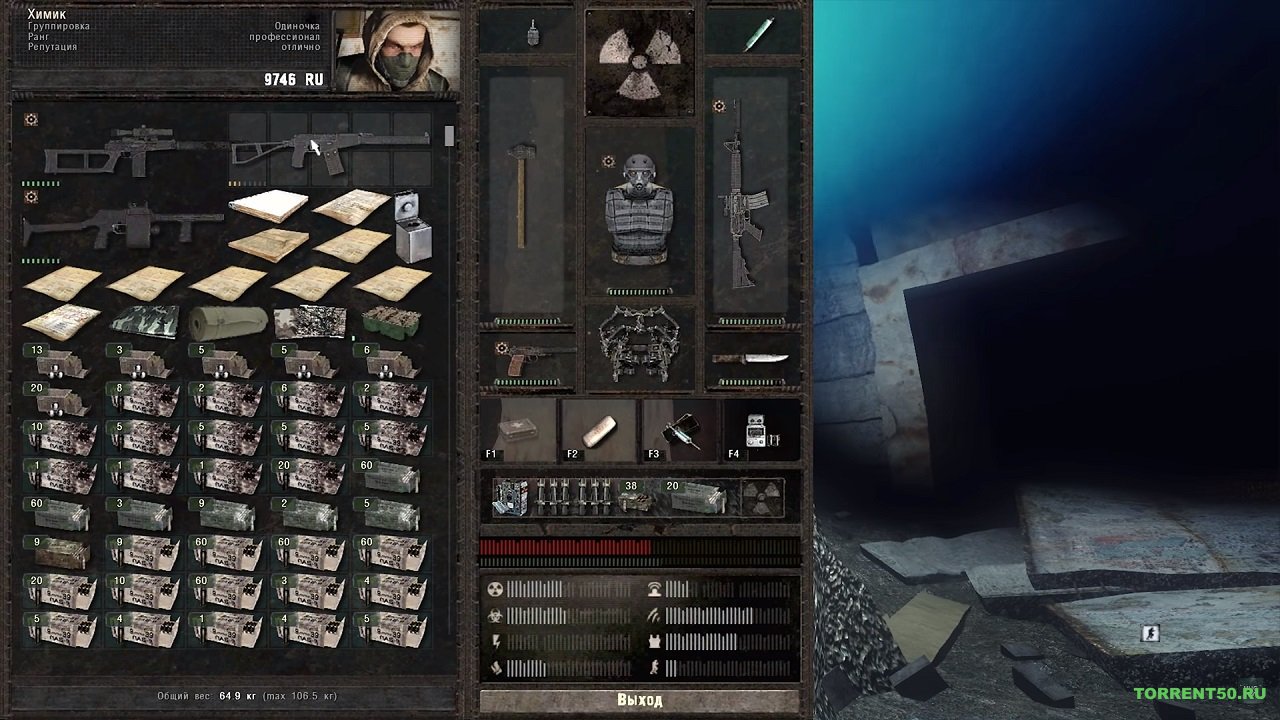The image size is (1280, 720).
Task: Select the rolled sleeping mat item
Action: [228, 322]
